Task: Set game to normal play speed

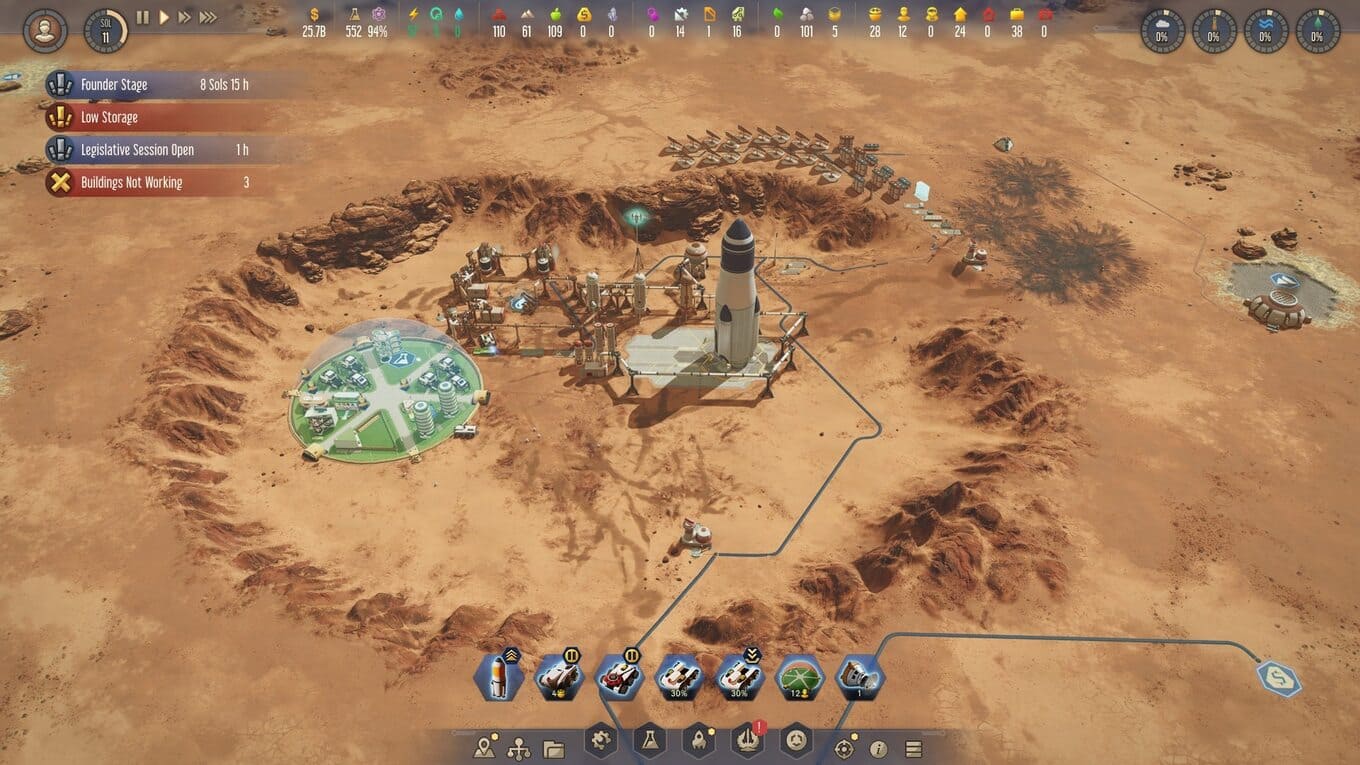Action: [164, 17]
